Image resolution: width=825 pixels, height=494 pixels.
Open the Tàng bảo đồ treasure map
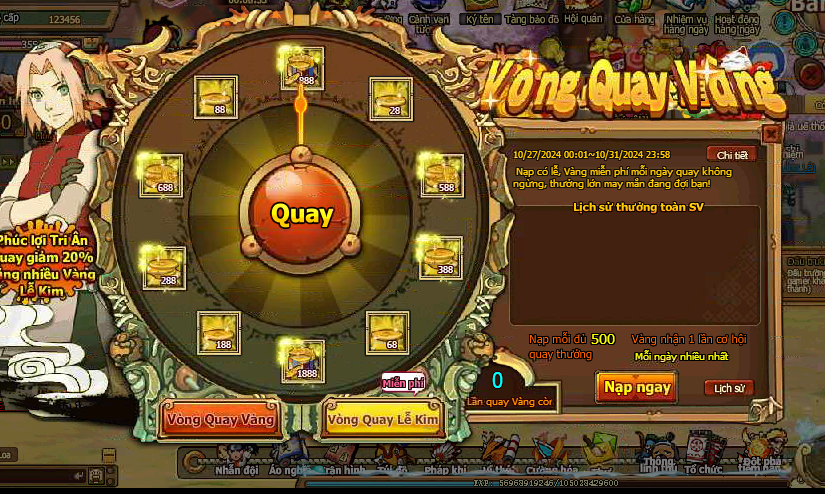click(x=530, y=15)
